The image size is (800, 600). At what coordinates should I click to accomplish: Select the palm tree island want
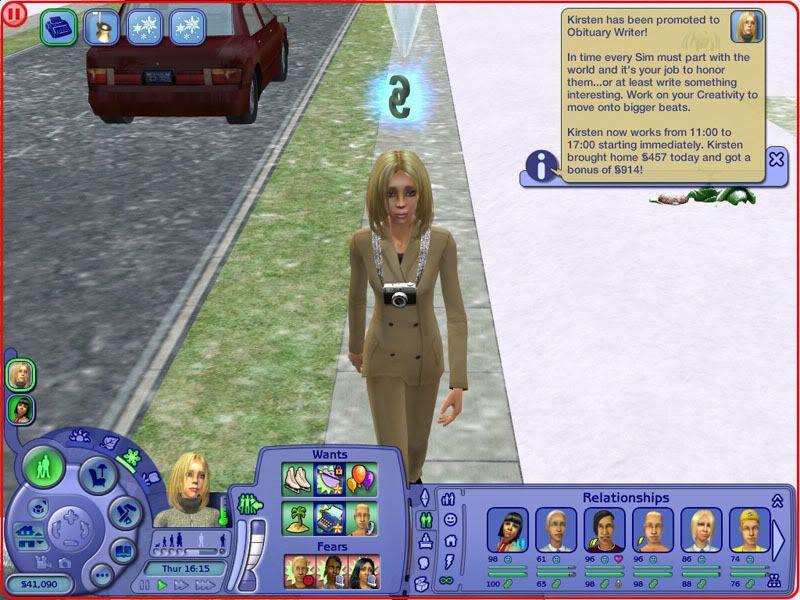(x=298, y=519)
